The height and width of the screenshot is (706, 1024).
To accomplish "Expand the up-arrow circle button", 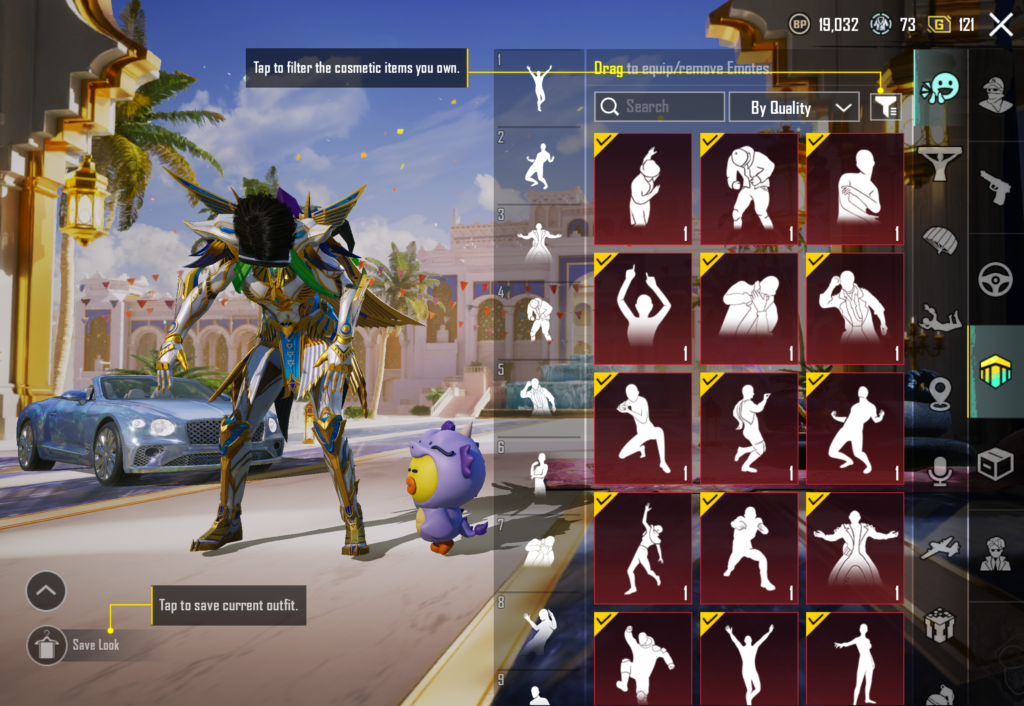I will [46, 591].
